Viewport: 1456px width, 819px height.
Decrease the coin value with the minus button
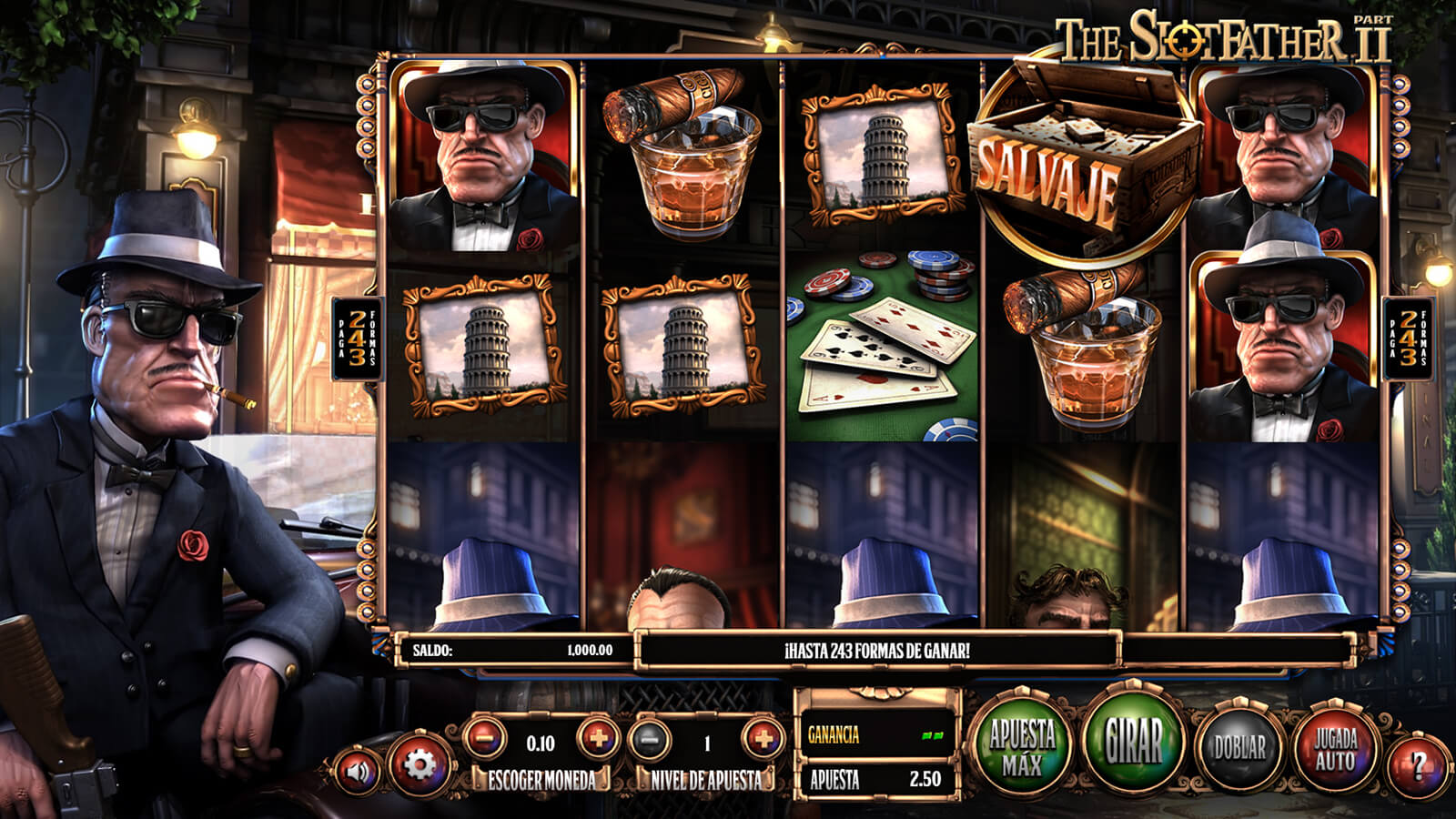485,738
